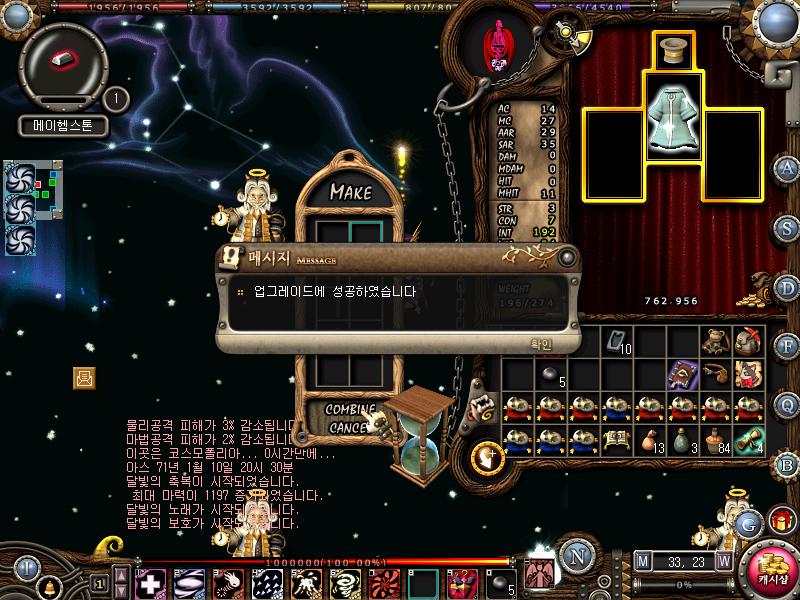Activate the white cross heal skill
The width and height of the screenshot is (800, 600).
(150, 582)
